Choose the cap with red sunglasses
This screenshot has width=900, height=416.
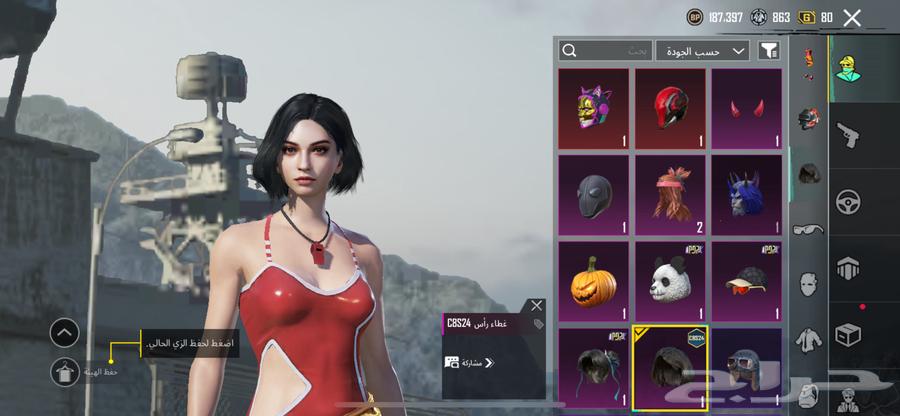pos(746,281)
